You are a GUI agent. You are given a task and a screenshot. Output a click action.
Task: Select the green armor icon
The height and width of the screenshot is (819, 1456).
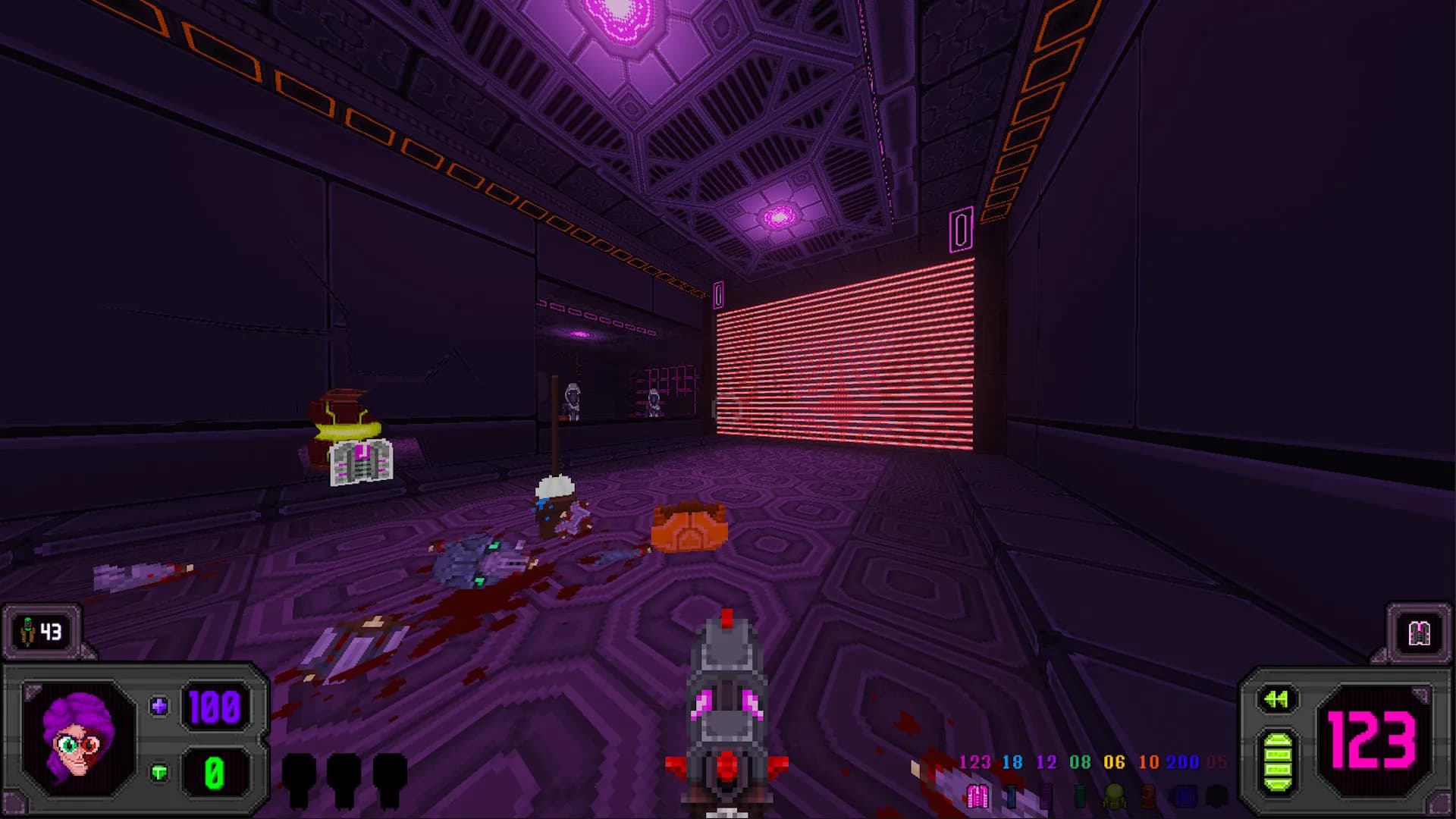pyautogui.click(x=159, y=773)
